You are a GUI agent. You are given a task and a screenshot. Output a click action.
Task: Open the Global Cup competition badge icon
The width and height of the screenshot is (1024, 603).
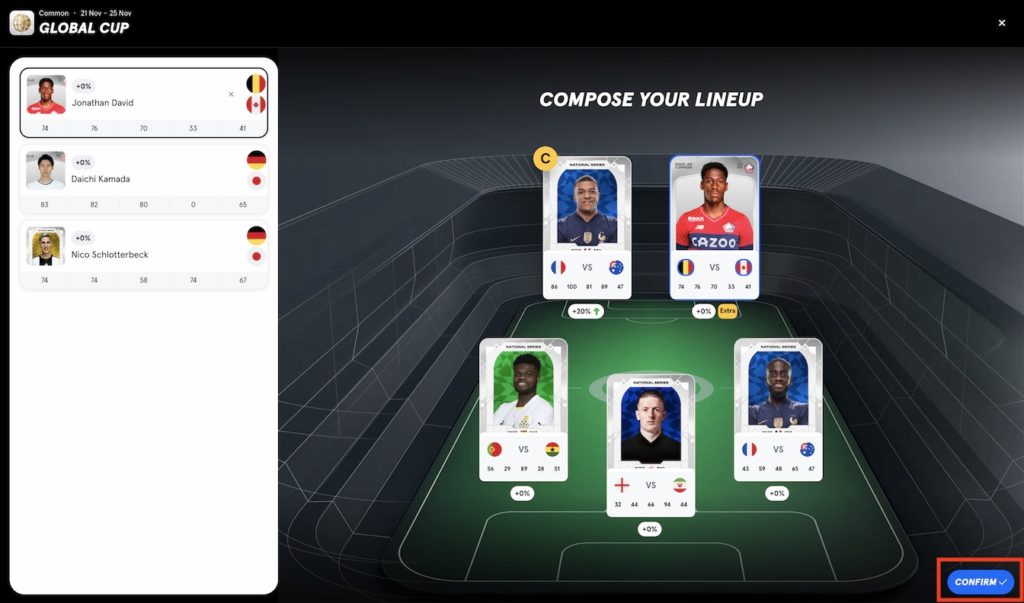21,22
